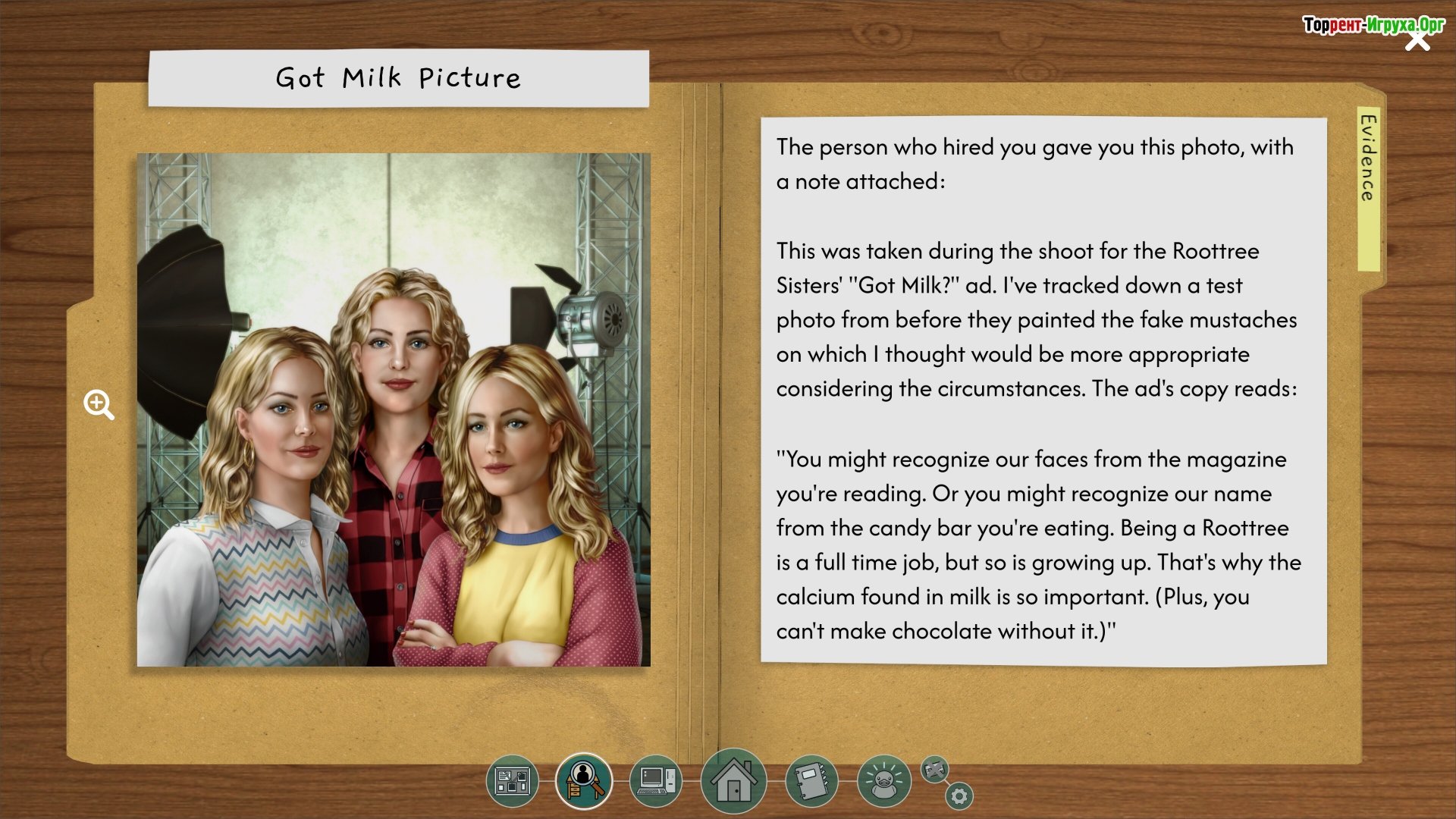Viewport: 1456px width, 819px height.
Task: Close the evidence folder with the X
Action: [1417, 40]
